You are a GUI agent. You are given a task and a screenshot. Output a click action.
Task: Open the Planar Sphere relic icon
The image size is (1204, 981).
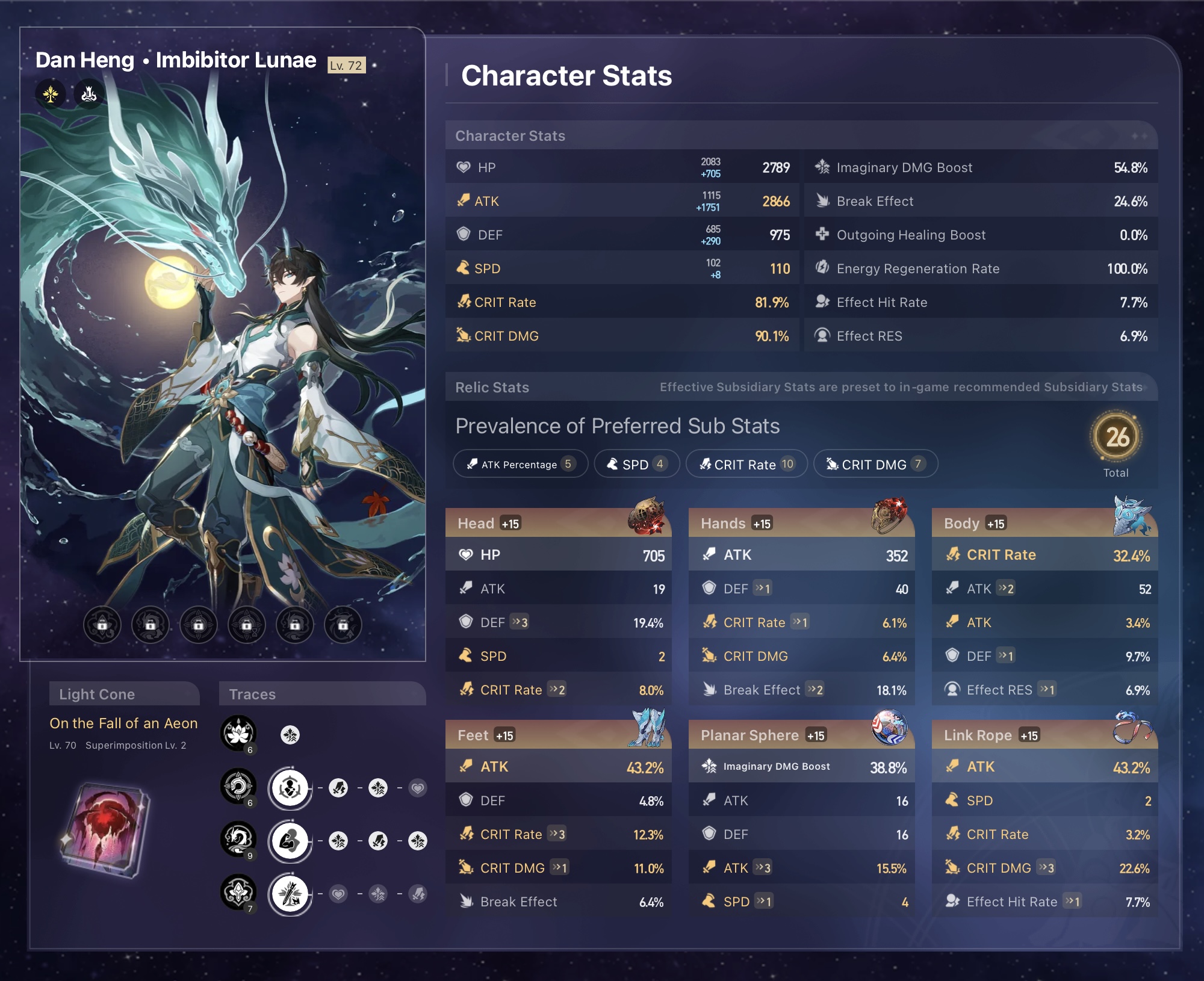tap(889, 729)
